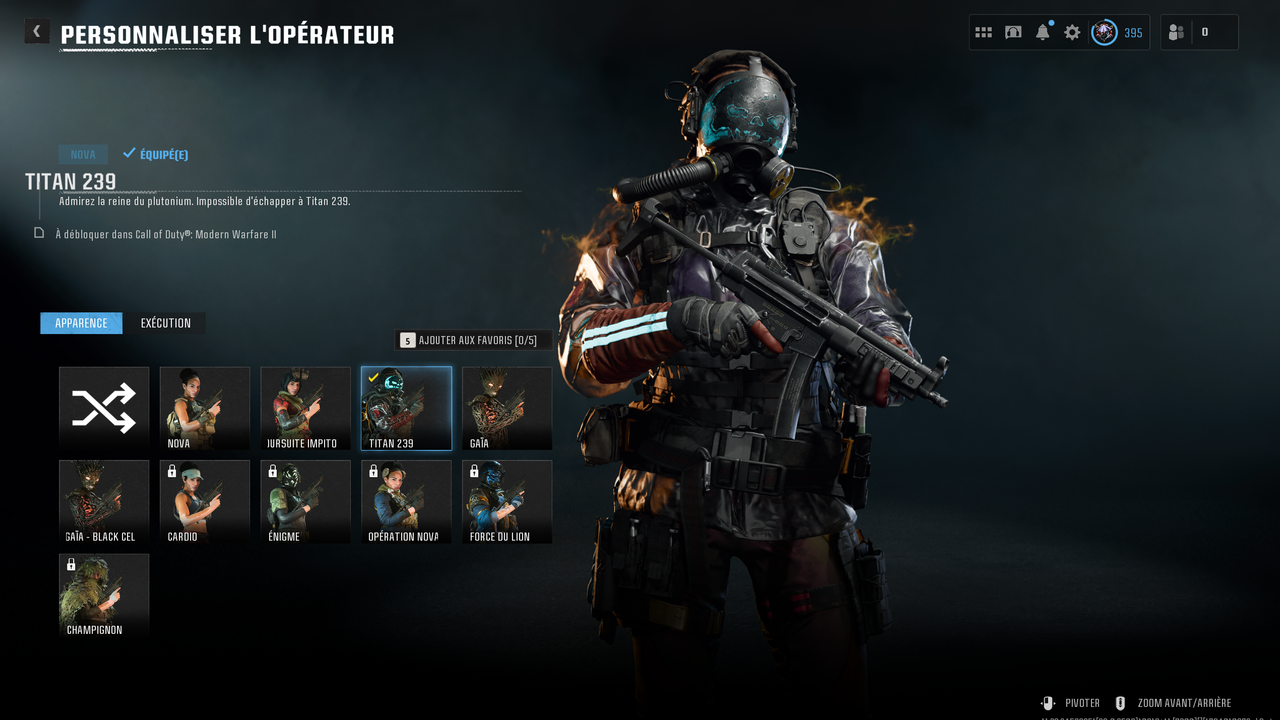Select the Gaïa - Black Cel skin
This screenshot has height=720, width=1280.
coord(104,502)
